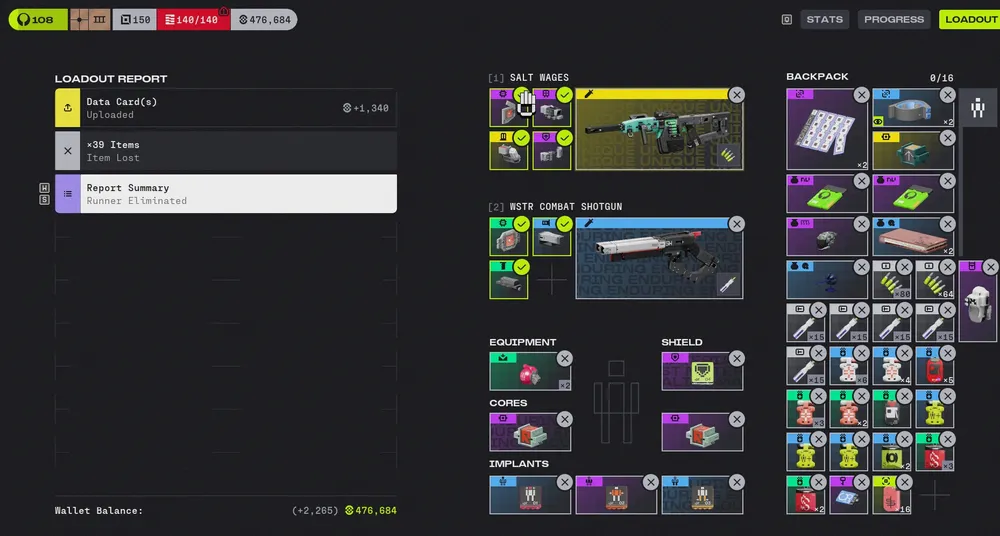Switch to the PROGRESS tab

pyautogui.click(x=893, y=19)
